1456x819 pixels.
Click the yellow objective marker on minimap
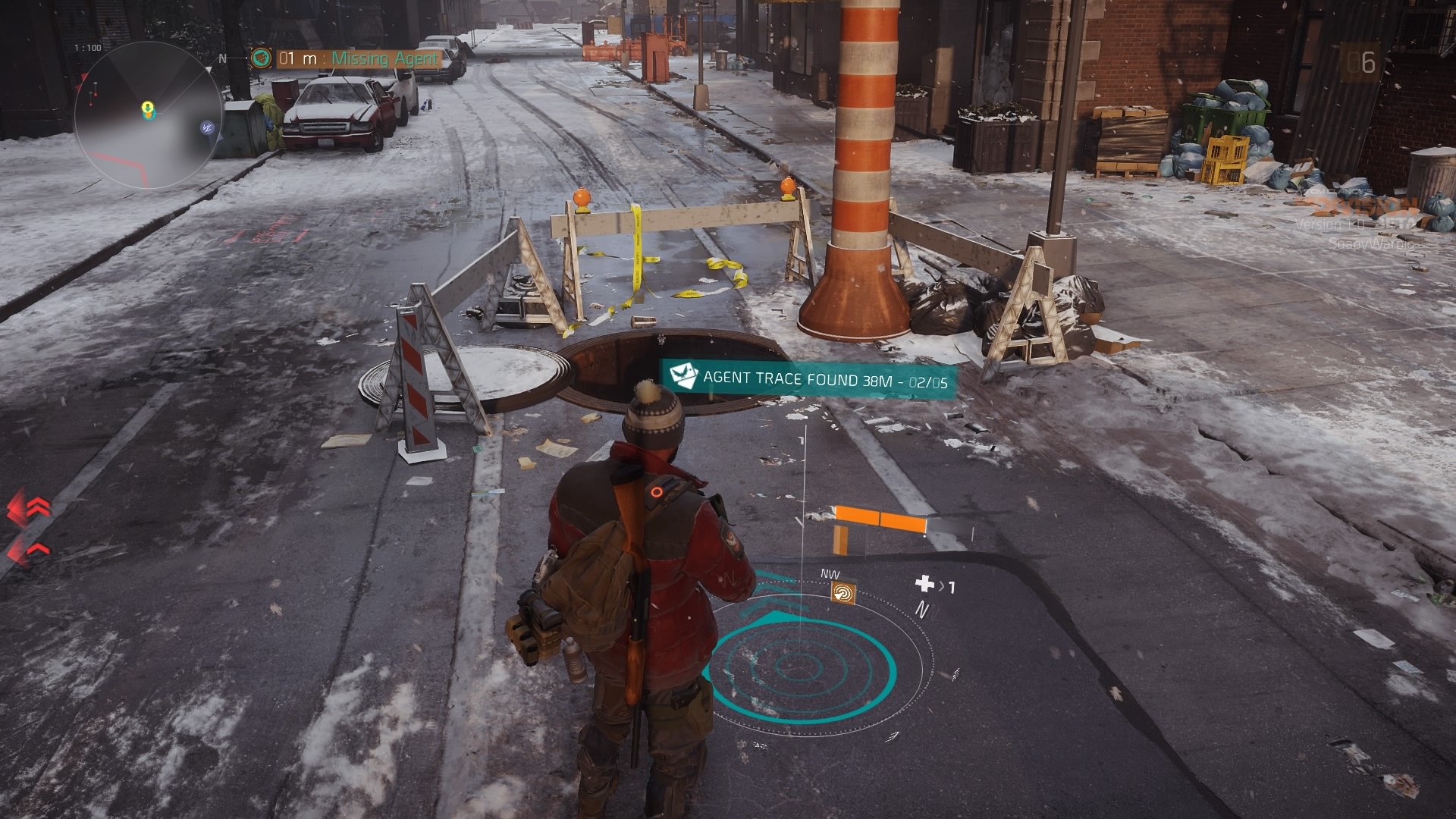point(148,109)
